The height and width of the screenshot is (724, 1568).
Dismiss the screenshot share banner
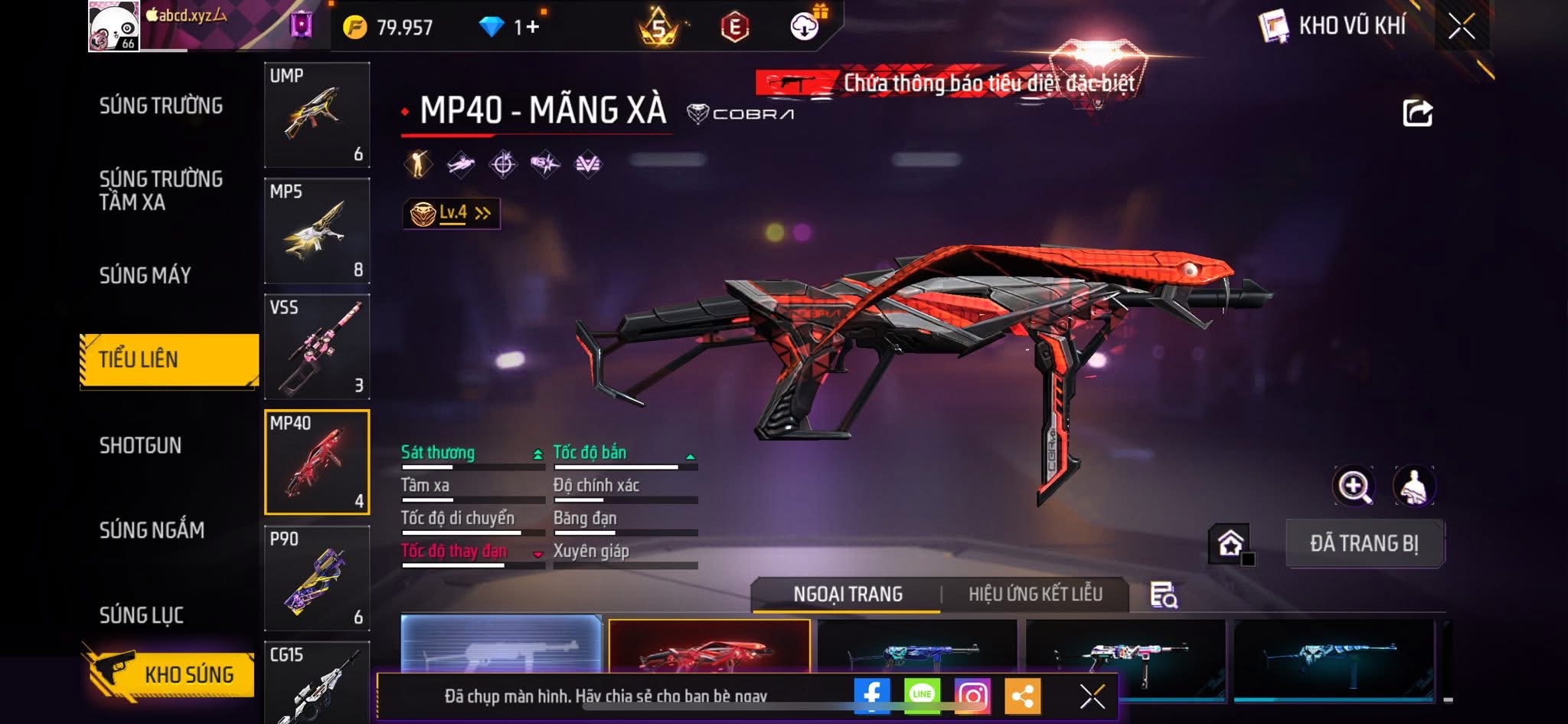tap(1092, 696)
